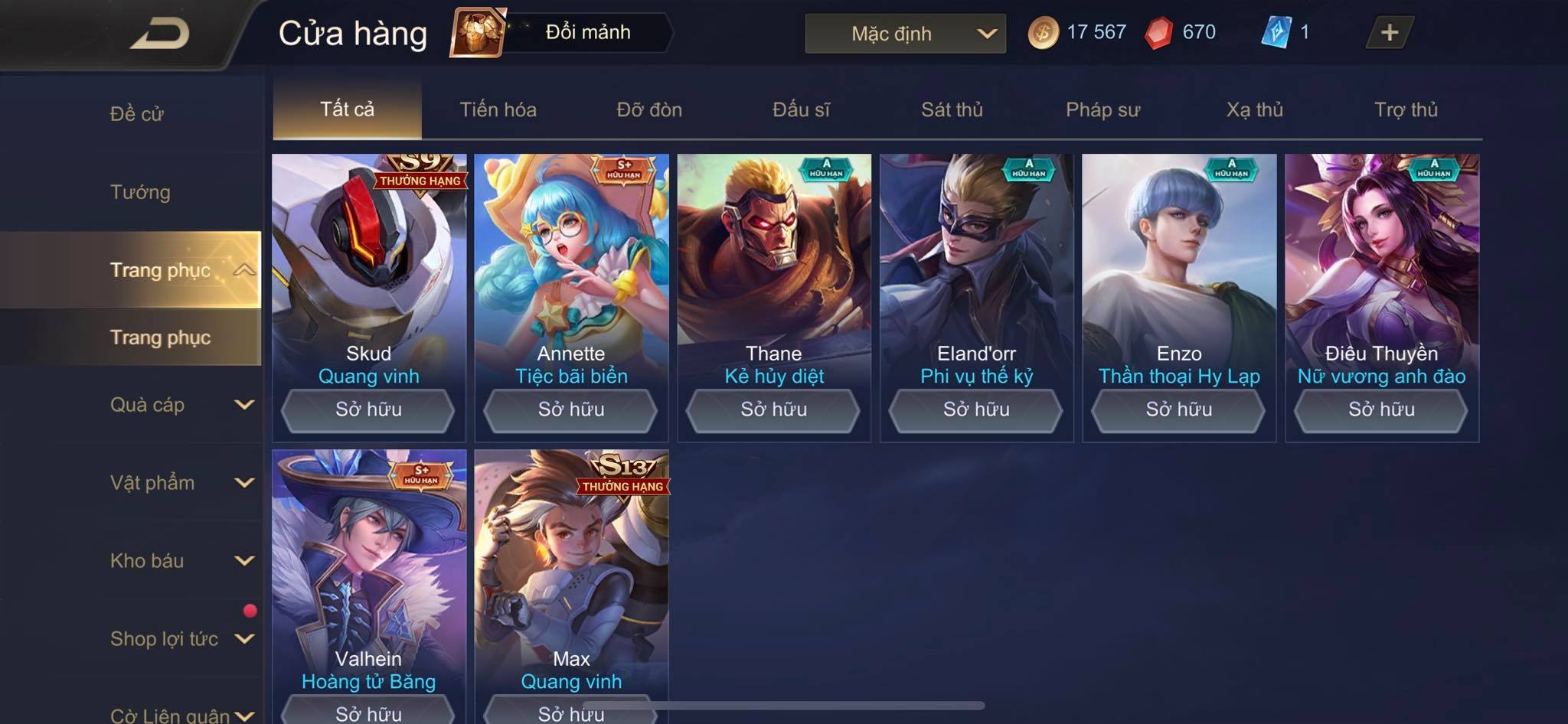This screenshot has width=1568, height=724.
Task: Expand the Vật phẩm menu
Action: [181, 483]
